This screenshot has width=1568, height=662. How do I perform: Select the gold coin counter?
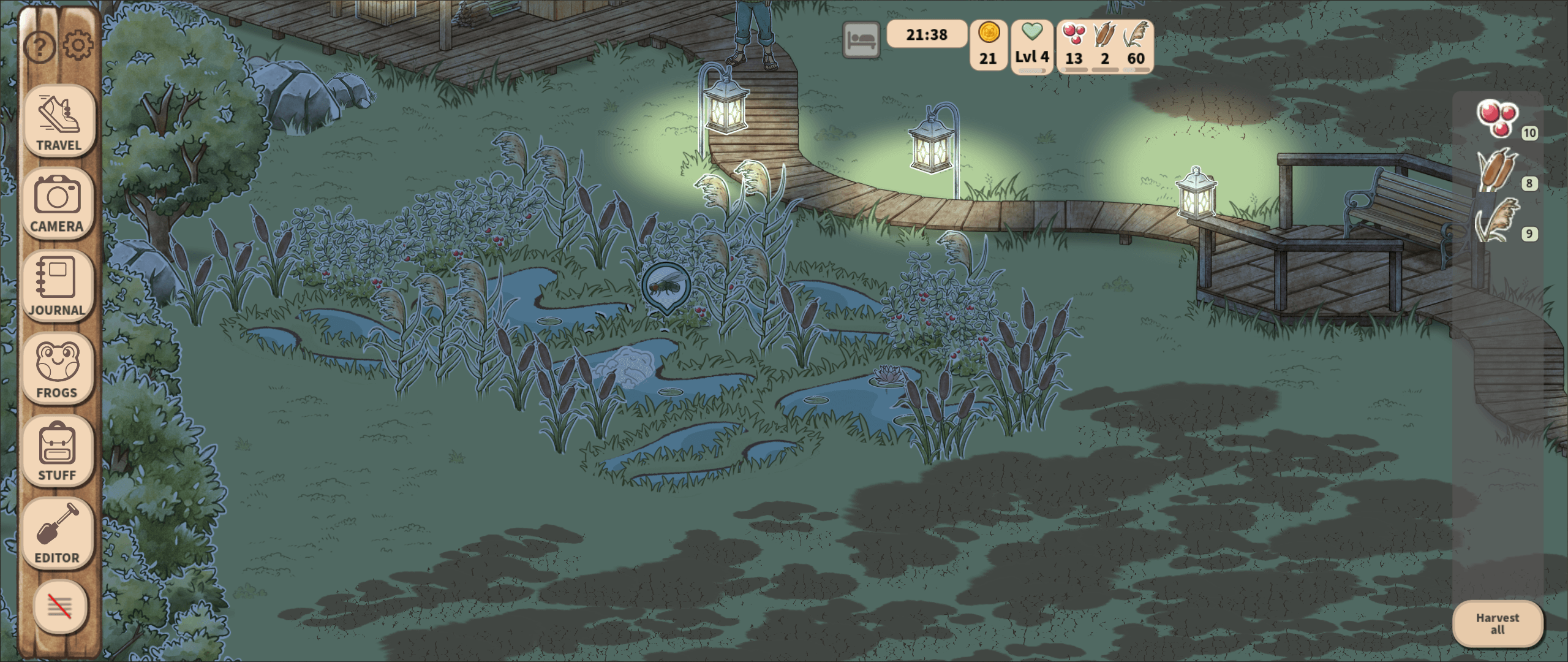click(989, 45)
